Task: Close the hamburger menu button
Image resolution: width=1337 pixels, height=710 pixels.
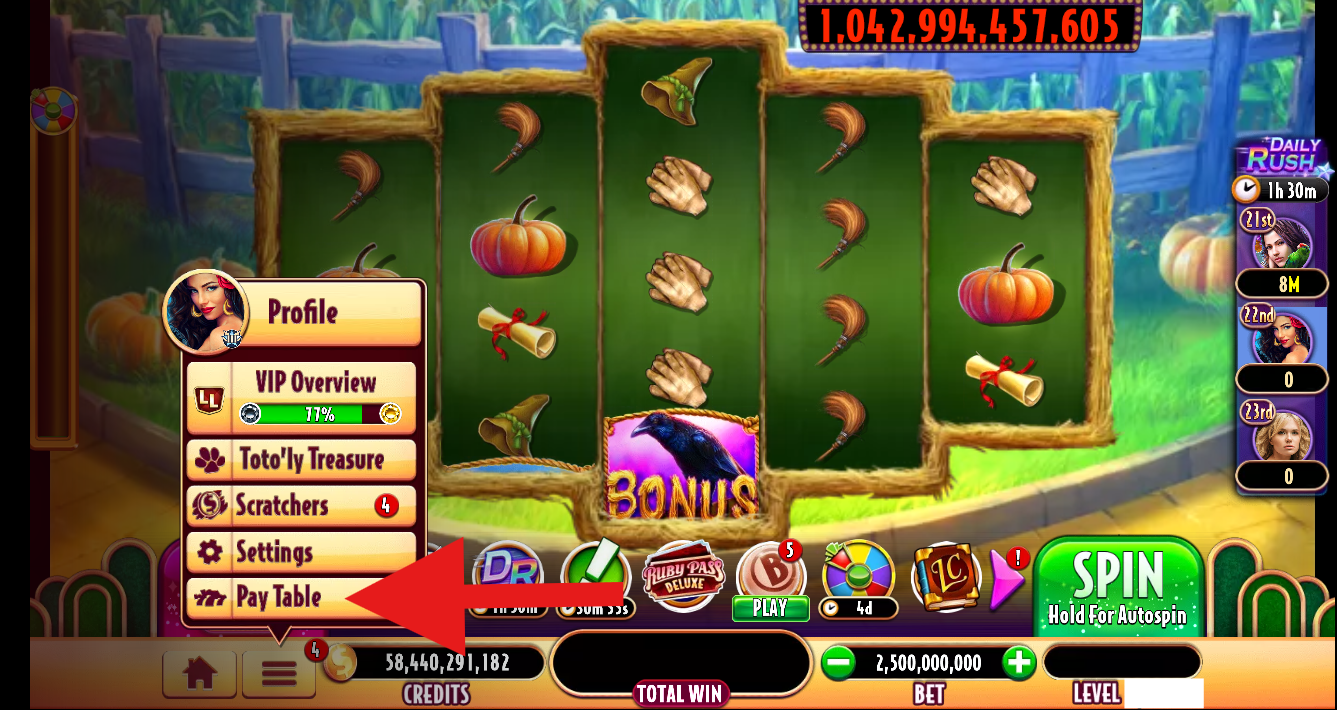Action: [279, 673]
